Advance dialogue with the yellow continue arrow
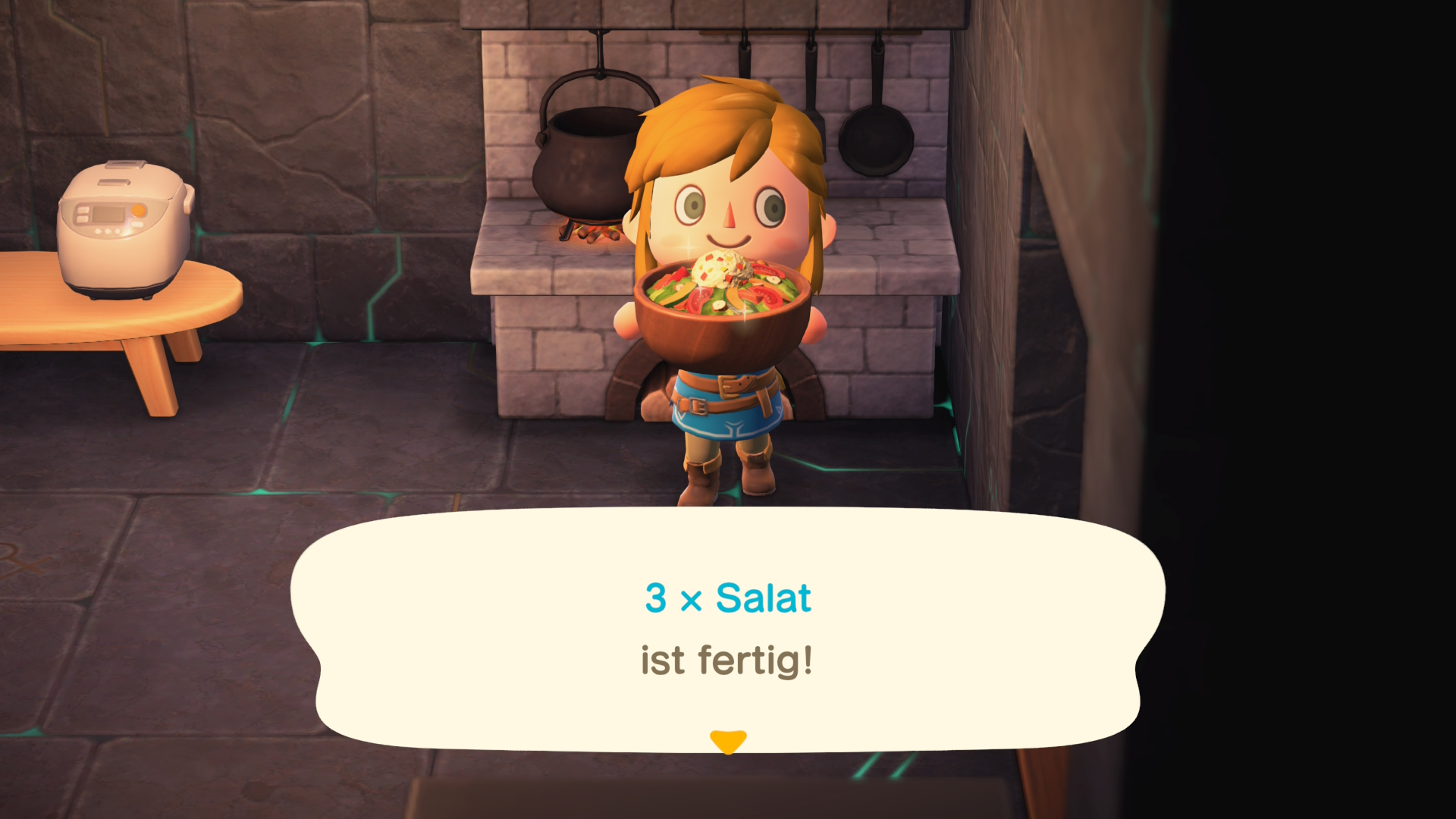 (728, 741)
